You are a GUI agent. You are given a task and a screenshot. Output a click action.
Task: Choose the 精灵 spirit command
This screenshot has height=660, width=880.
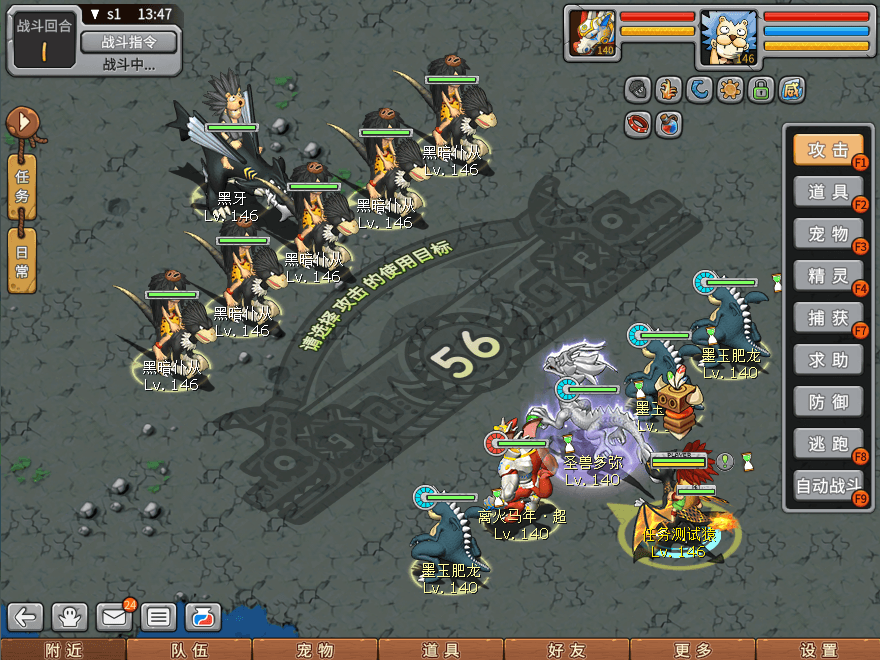(828, 276)
